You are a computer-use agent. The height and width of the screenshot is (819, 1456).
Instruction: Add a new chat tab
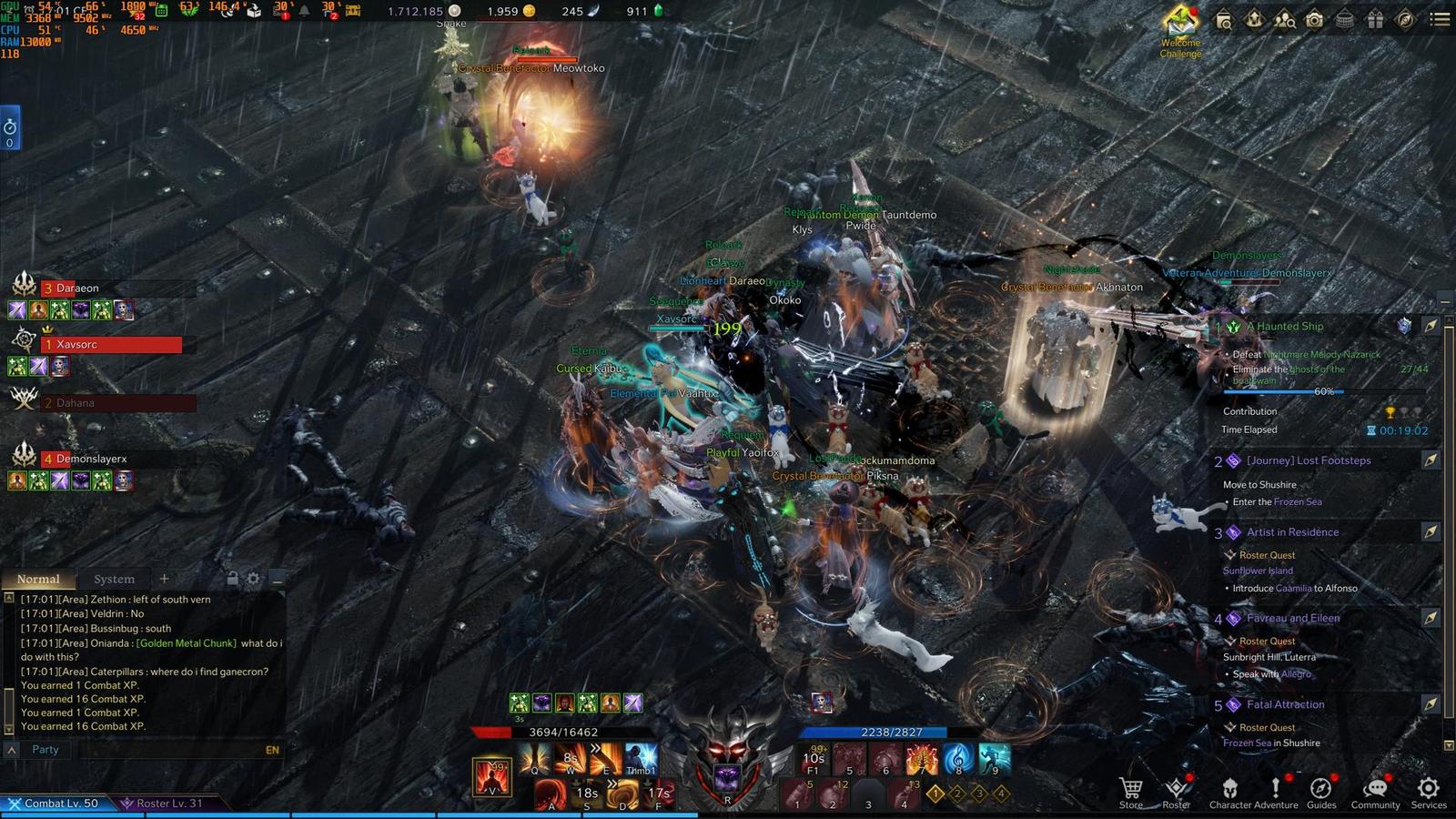click(164, 578)
